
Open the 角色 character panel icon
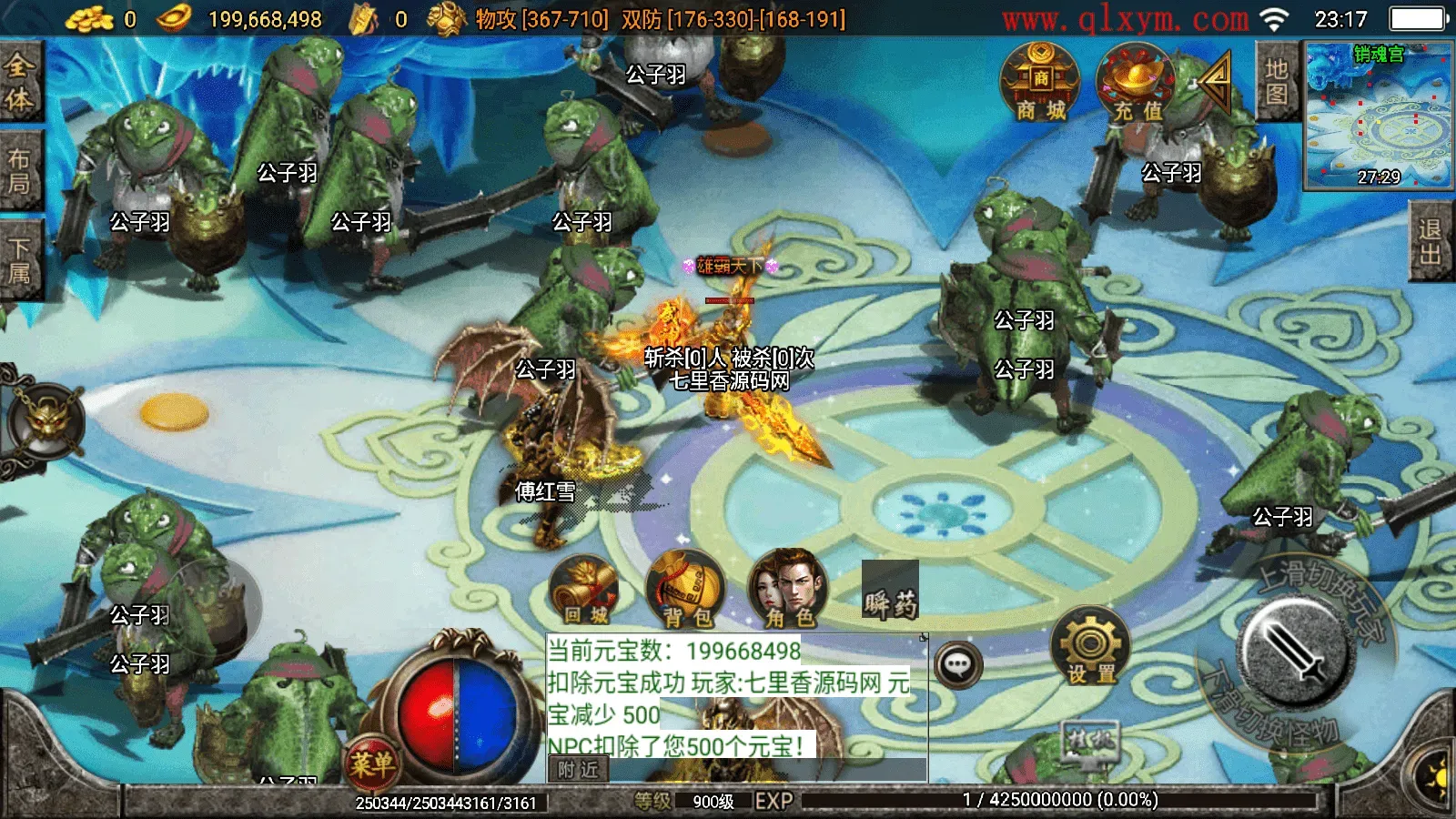click(x=790, y=591)
